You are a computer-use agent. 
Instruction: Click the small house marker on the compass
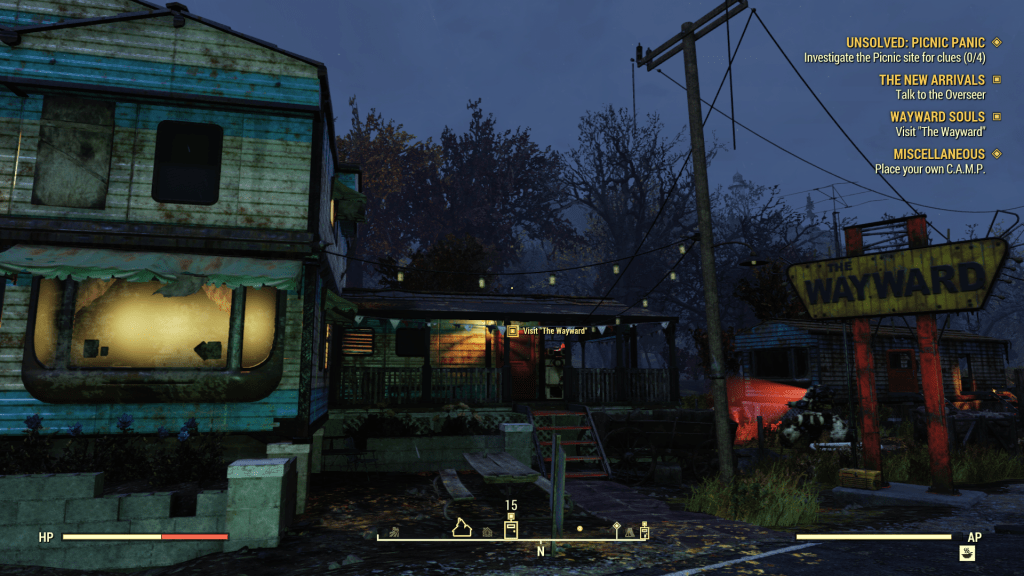[487, 533]
